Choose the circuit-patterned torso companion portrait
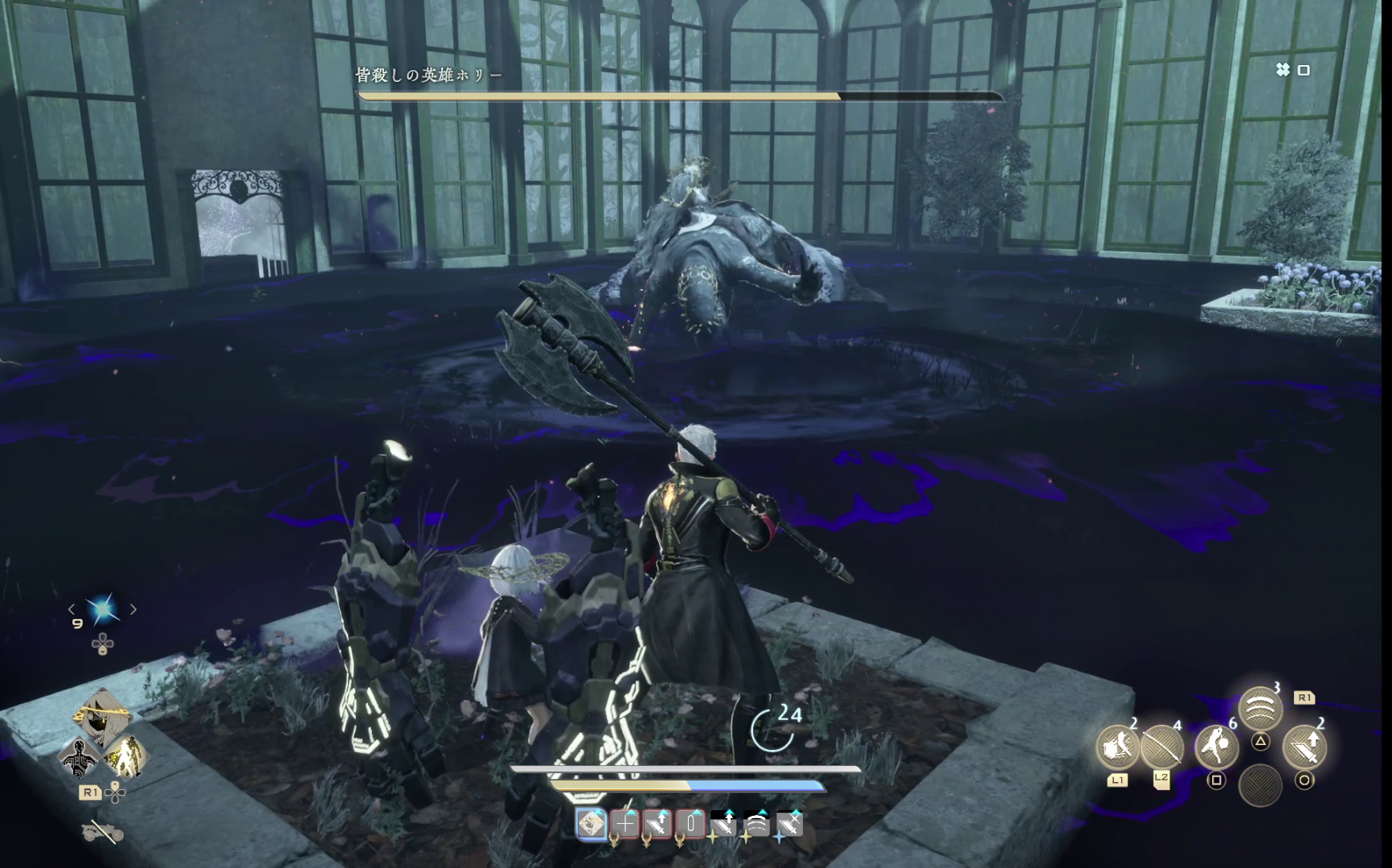 coord(80,757)
